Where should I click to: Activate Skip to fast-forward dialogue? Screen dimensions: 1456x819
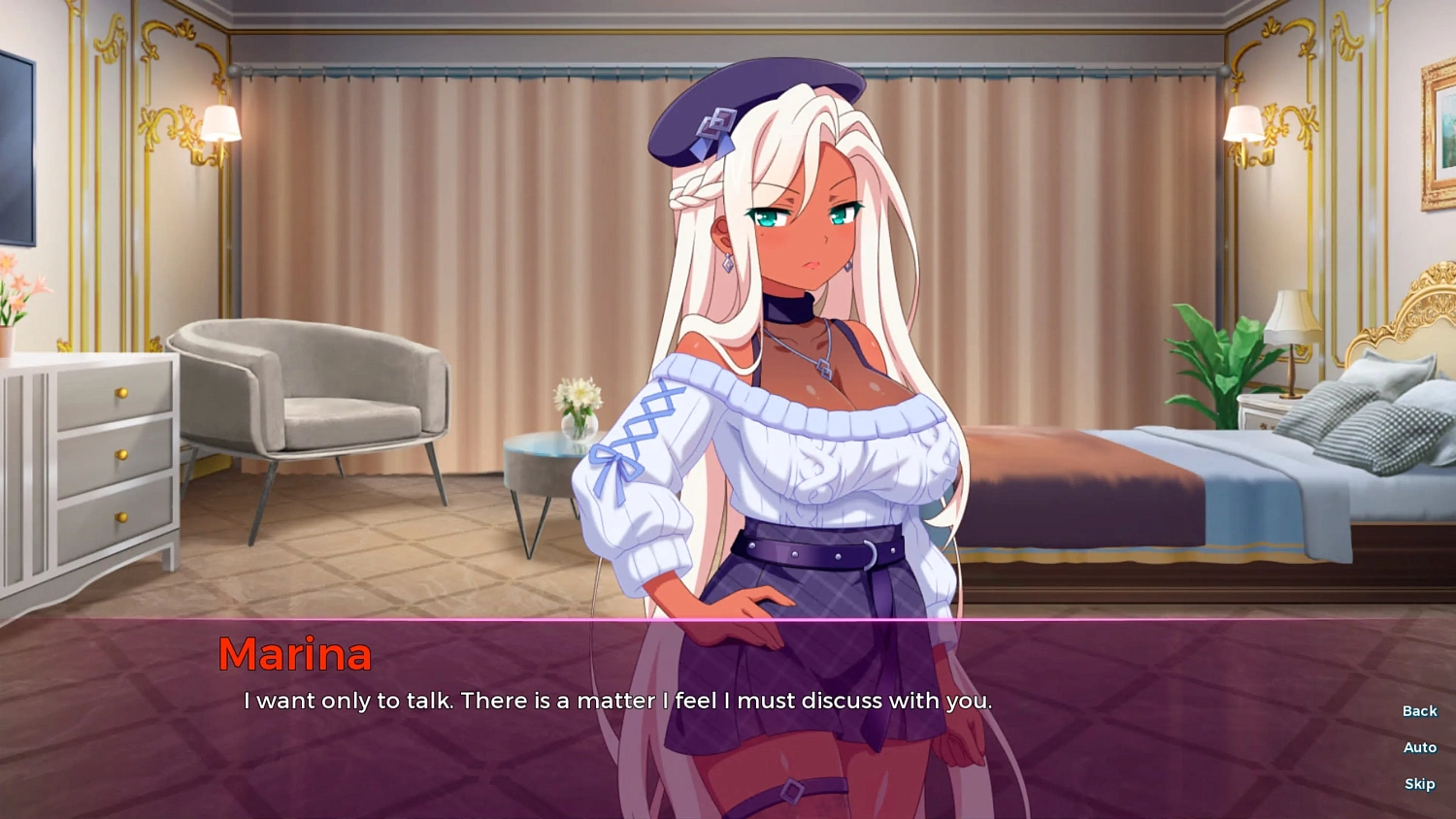coord(1418,783)
